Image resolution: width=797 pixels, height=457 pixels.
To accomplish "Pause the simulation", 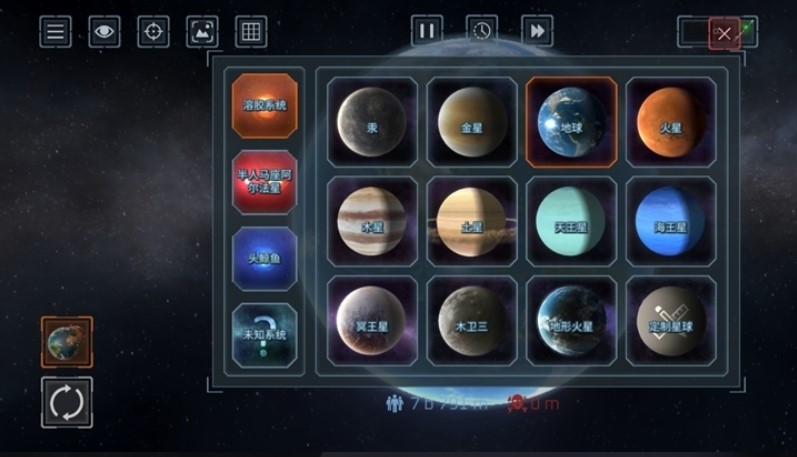I will (x=426, y=31).
